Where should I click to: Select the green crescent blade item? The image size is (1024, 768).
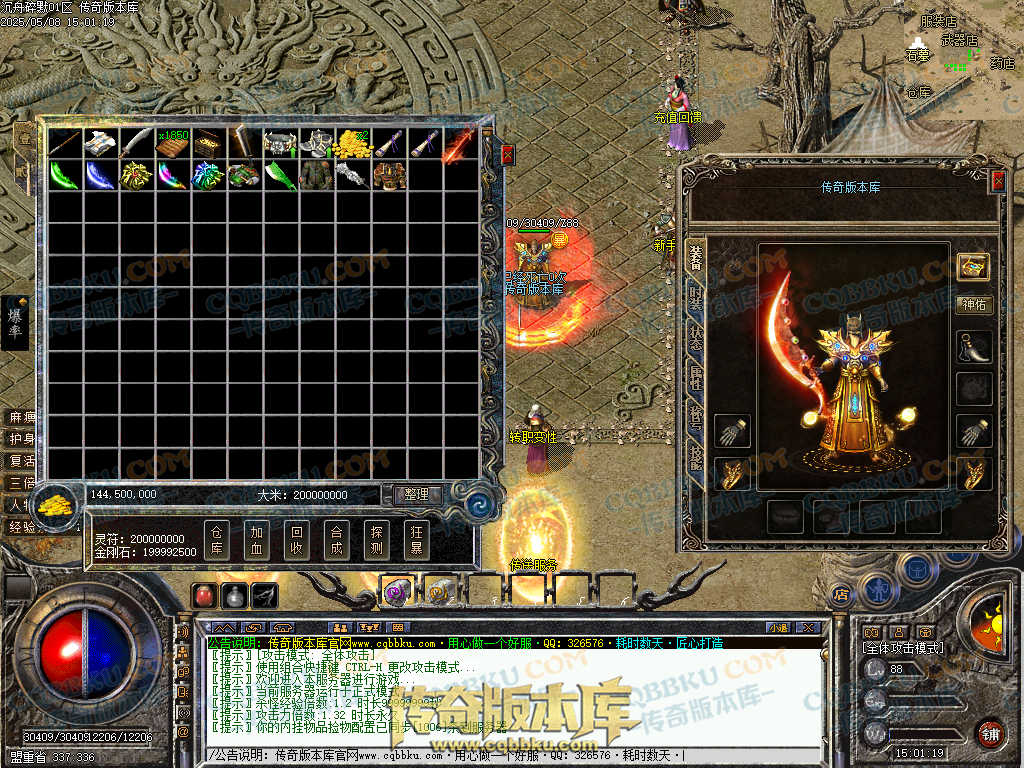(64, 175)
